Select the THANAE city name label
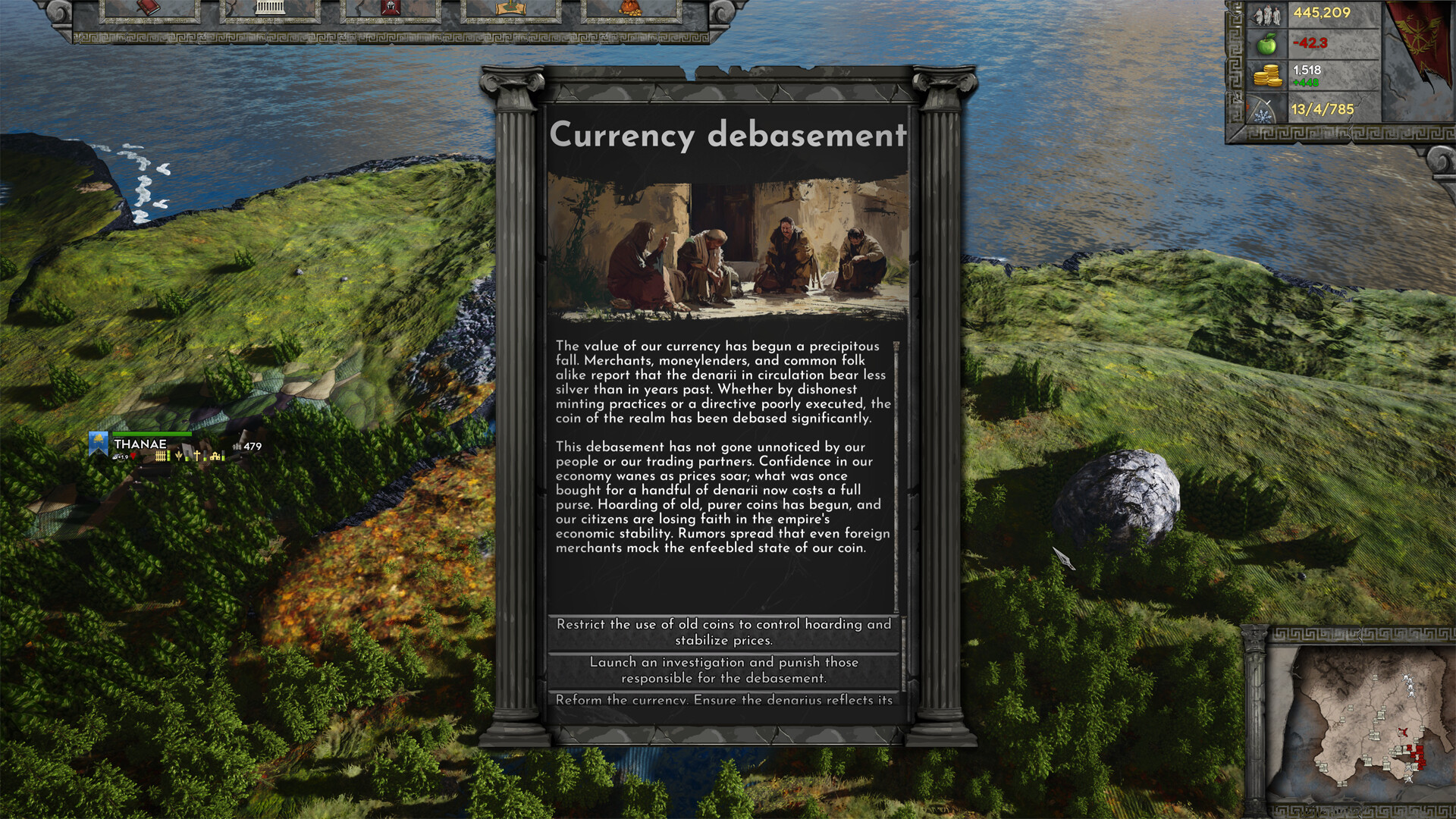The width and height of the screenshot is (1456, 819). point(140,444)
